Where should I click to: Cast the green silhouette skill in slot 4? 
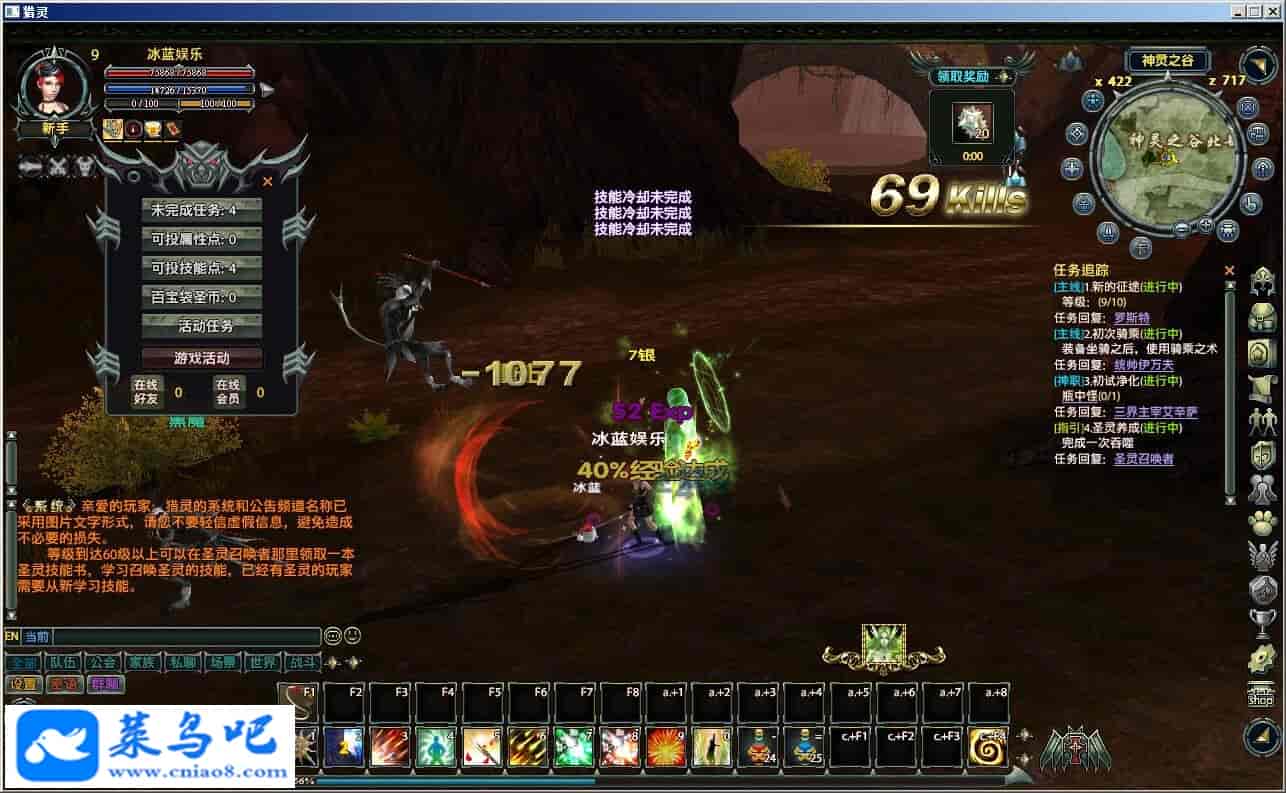[x=435, y=747]
